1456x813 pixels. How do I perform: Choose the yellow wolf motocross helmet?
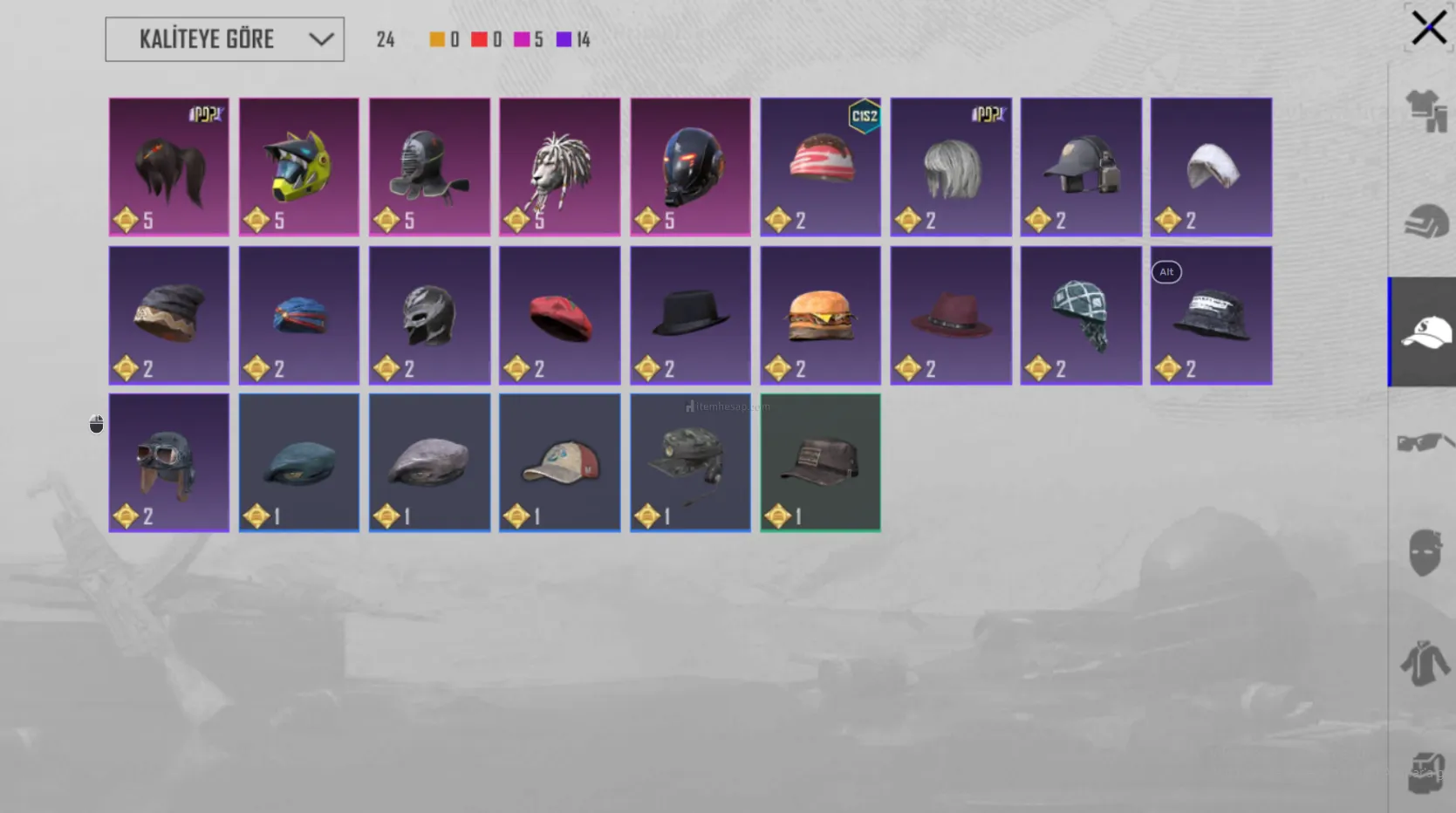click(x=299, y=167)
